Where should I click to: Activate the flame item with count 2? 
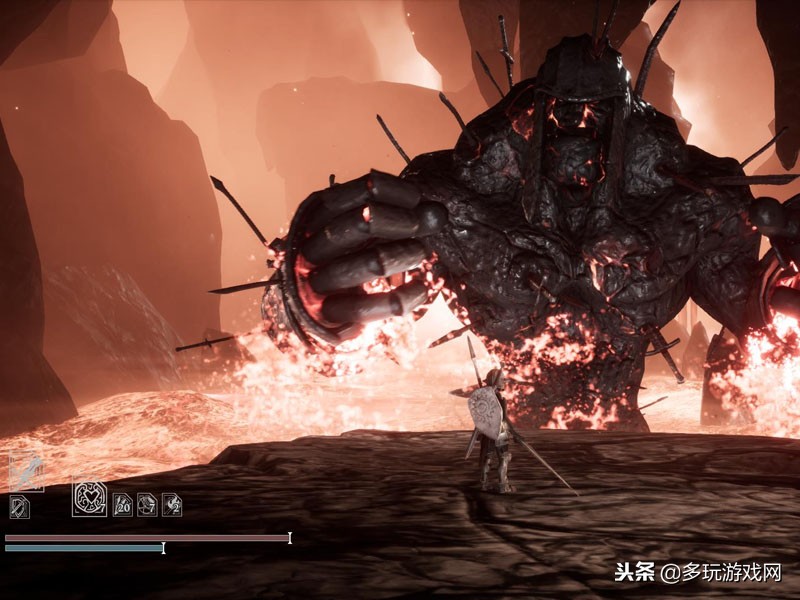pos(172,504)
